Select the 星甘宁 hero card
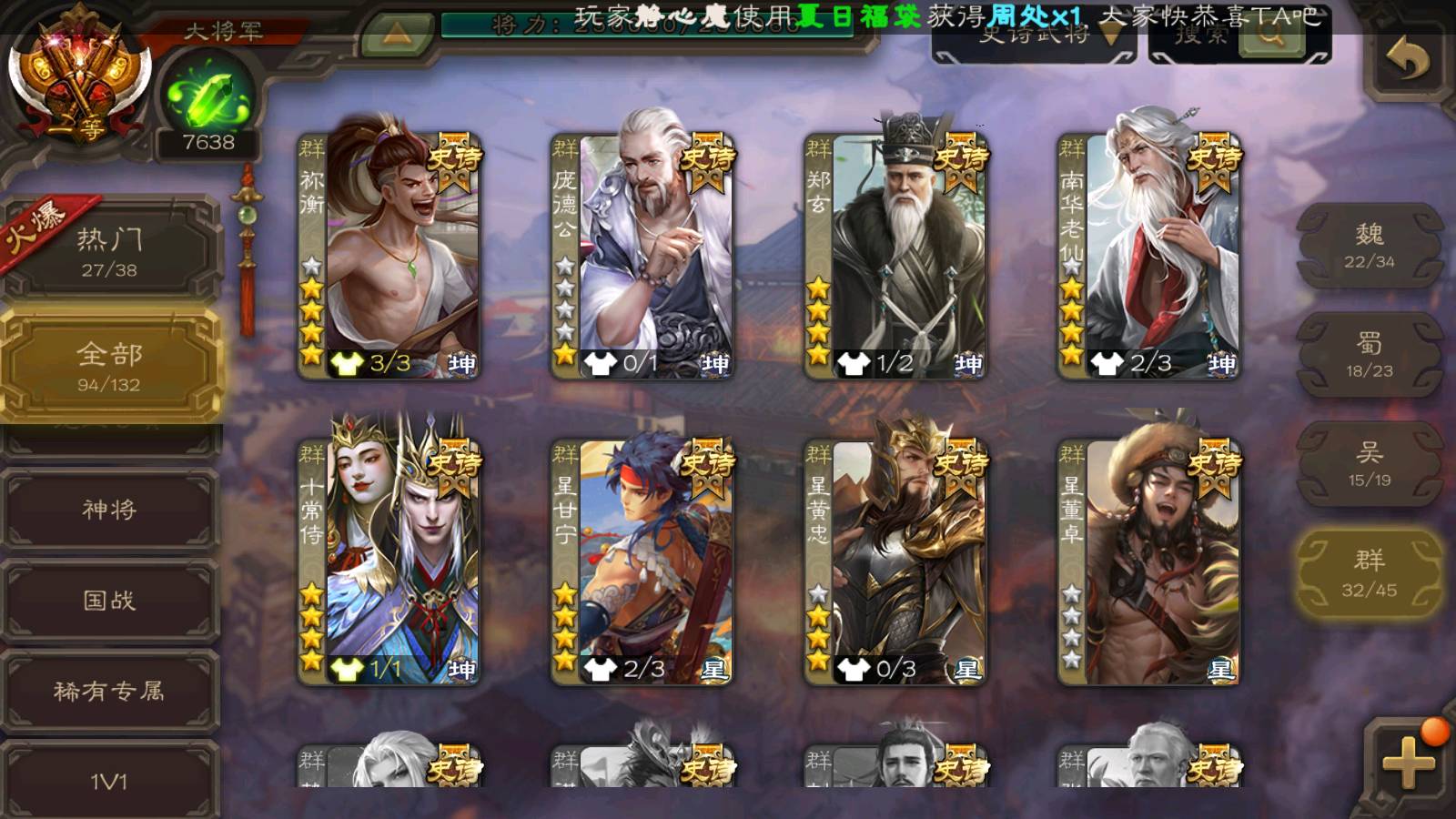 pyautogui.click(x=642, y=561)
